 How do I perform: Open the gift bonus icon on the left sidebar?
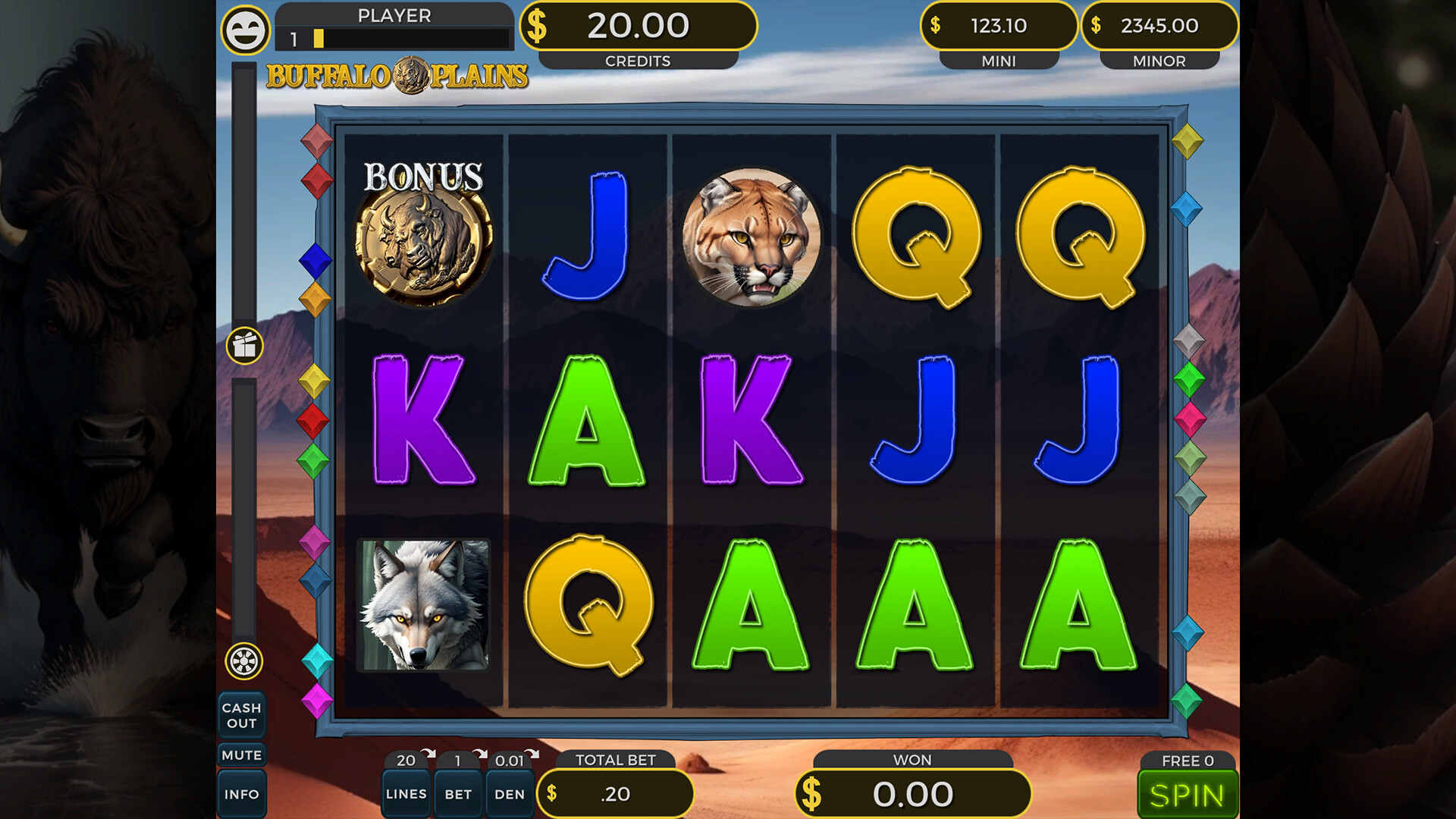point(243,347)
